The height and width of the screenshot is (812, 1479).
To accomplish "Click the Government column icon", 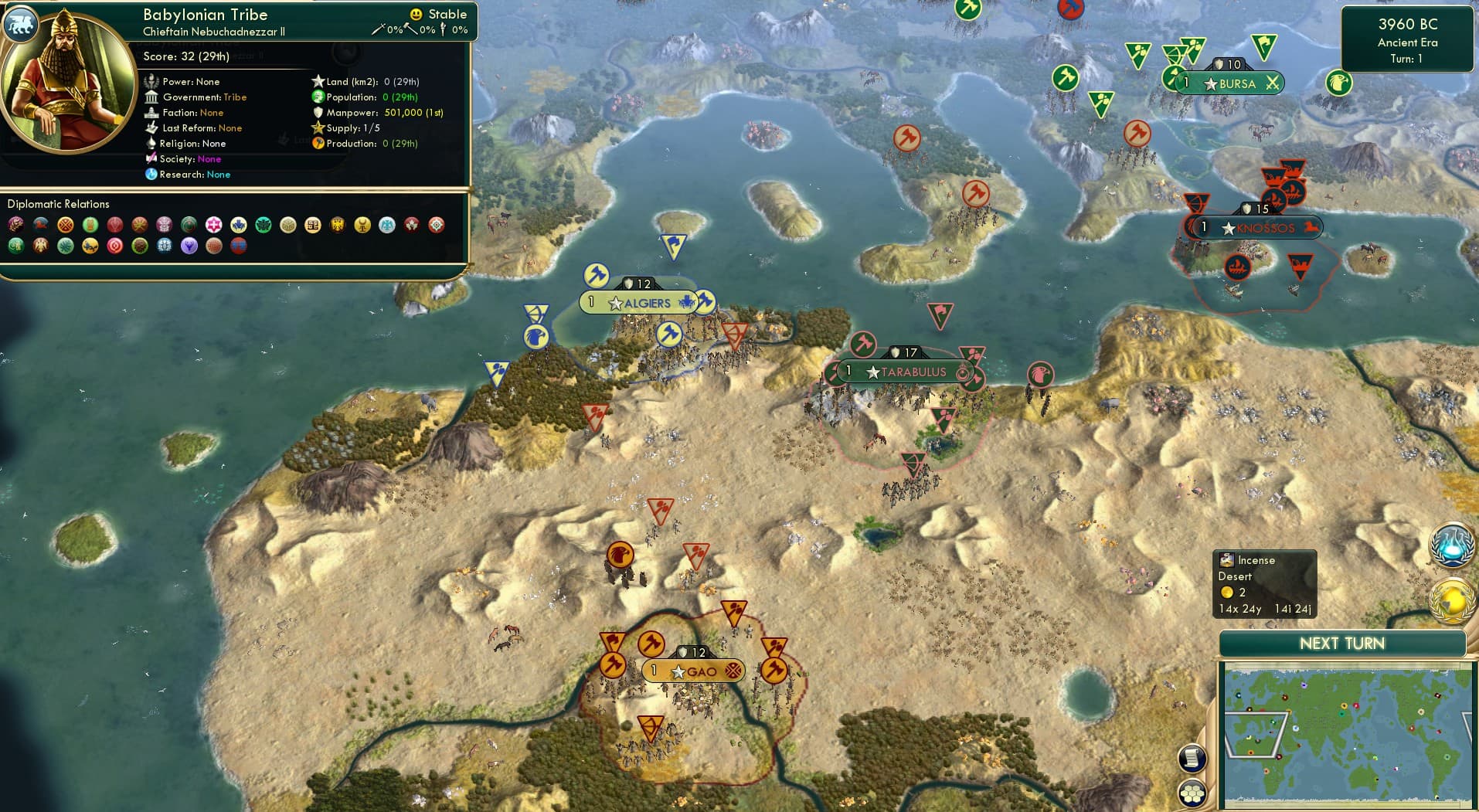I will [151, 97].
